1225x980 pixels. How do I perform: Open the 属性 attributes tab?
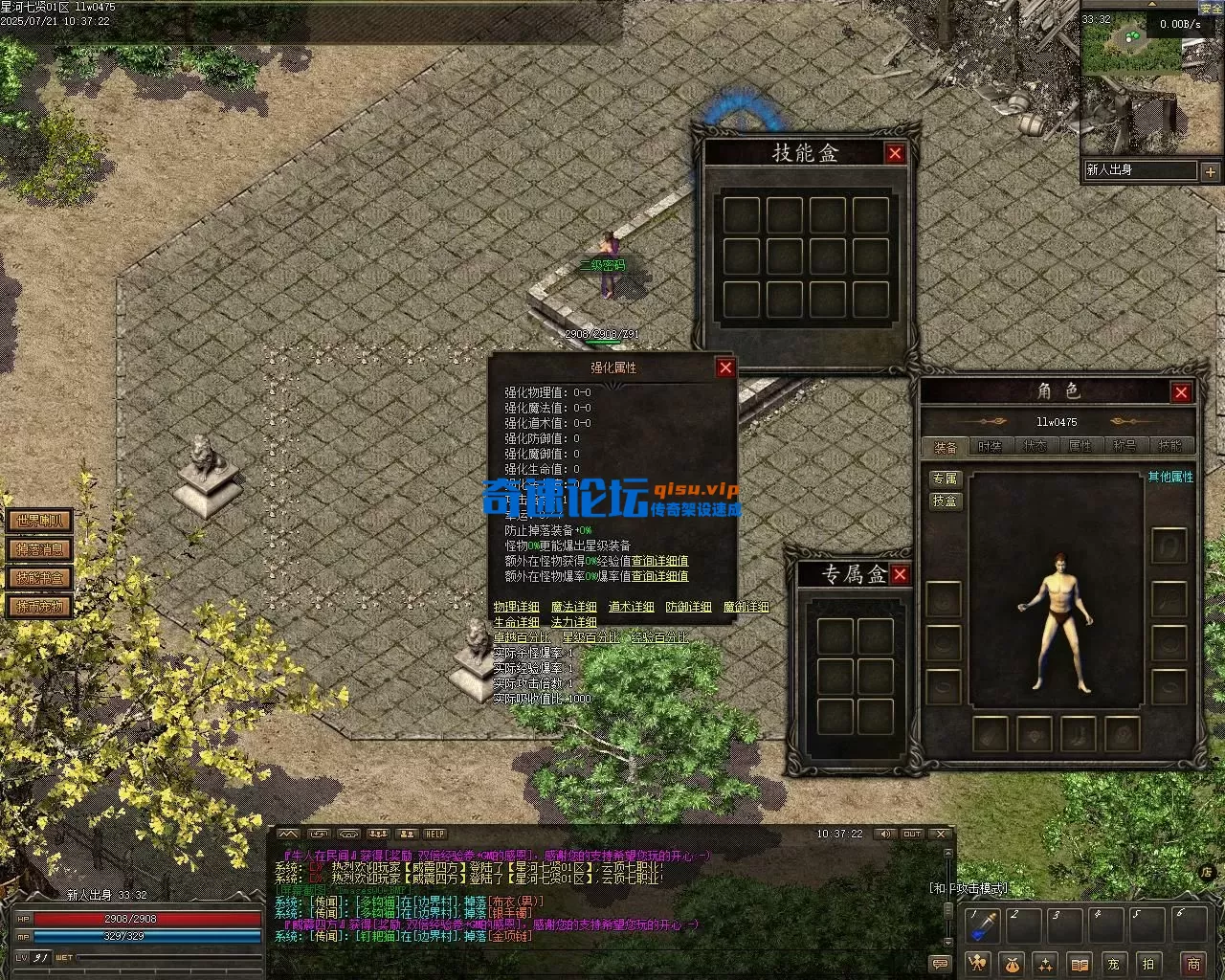tap(1080, 446)
